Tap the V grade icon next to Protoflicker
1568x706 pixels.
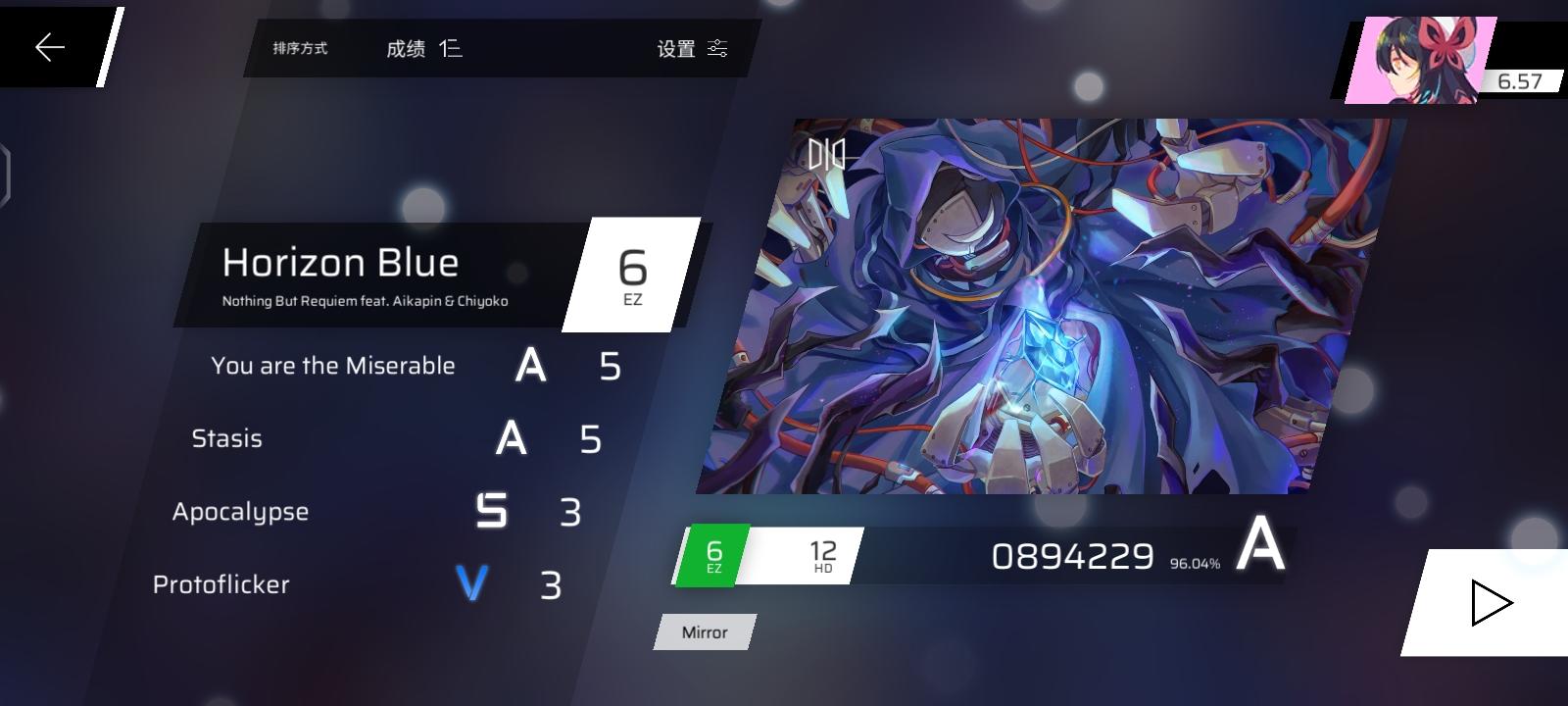coord(470,583)
